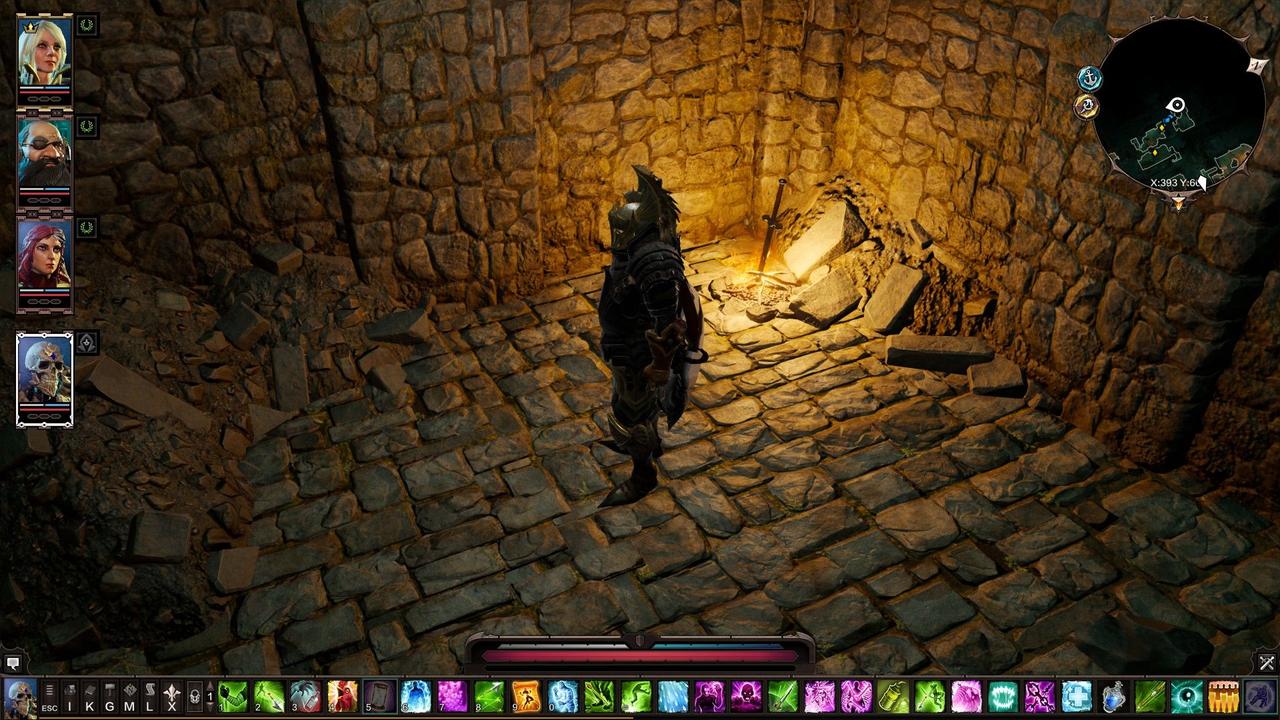Use the blue potion flask item
Image resolution: width=1280 pixels, height=720 pixels.
(1113, 695)
